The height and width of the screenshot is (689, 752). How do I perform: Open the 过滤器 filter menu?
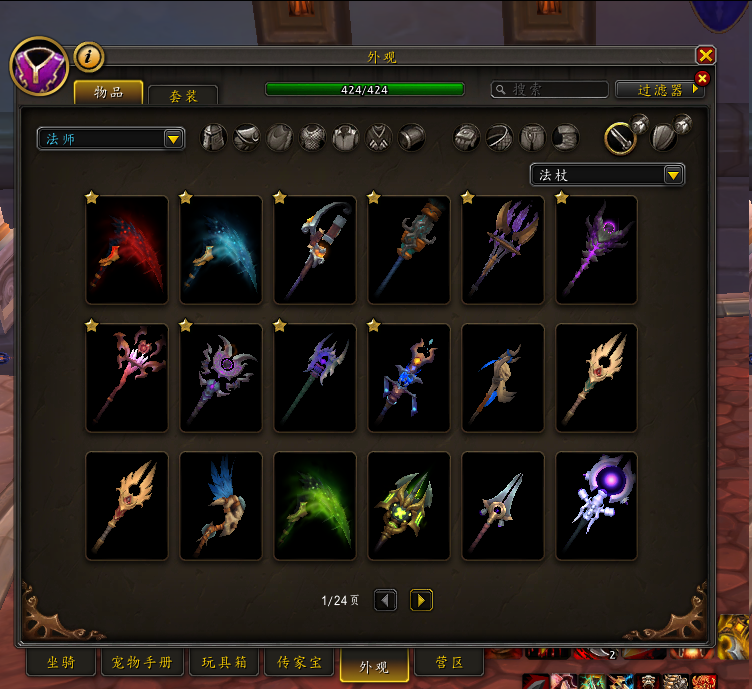coord(660,90)
